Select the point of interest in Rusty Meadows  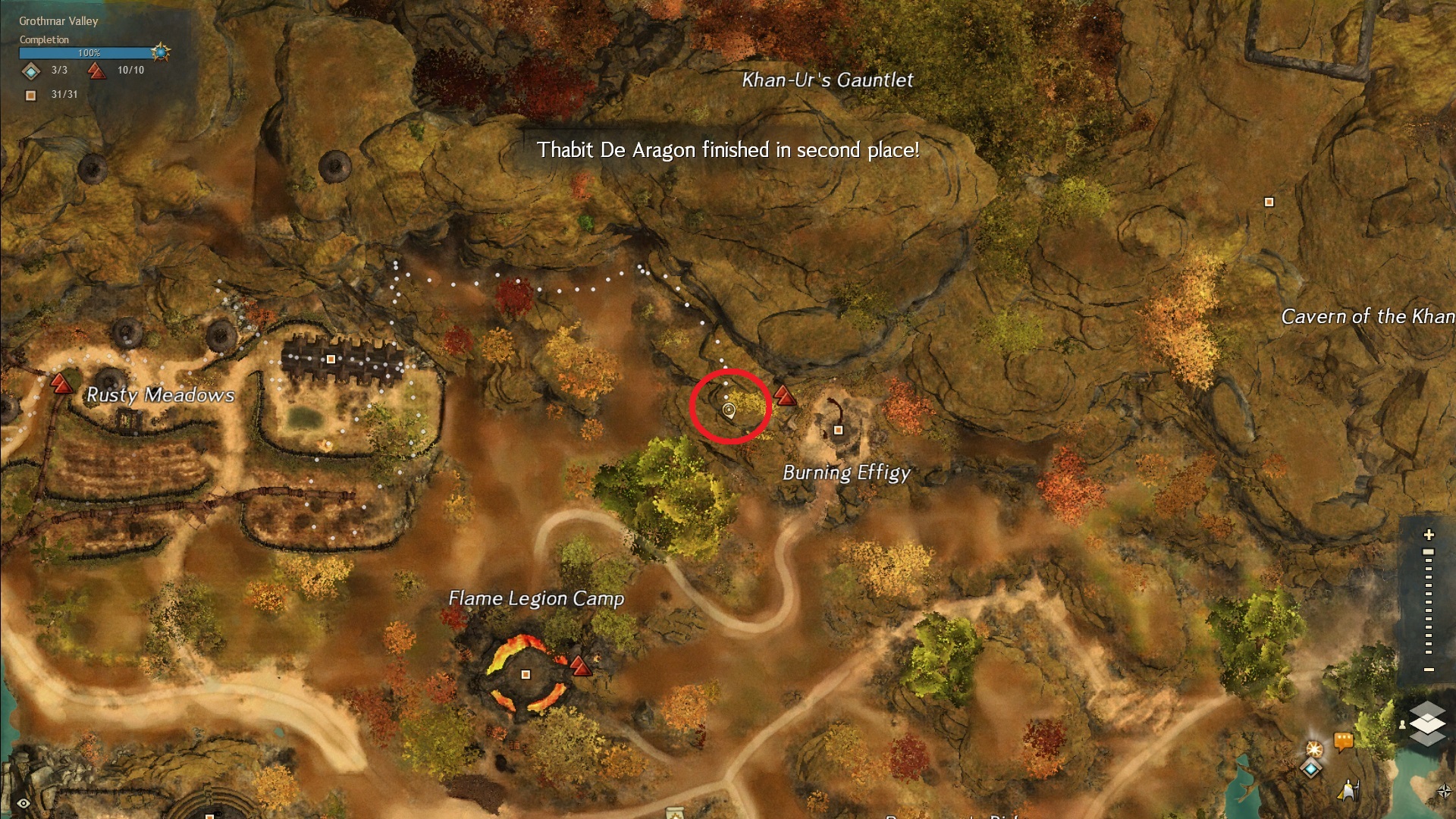[x=331, y=359]
